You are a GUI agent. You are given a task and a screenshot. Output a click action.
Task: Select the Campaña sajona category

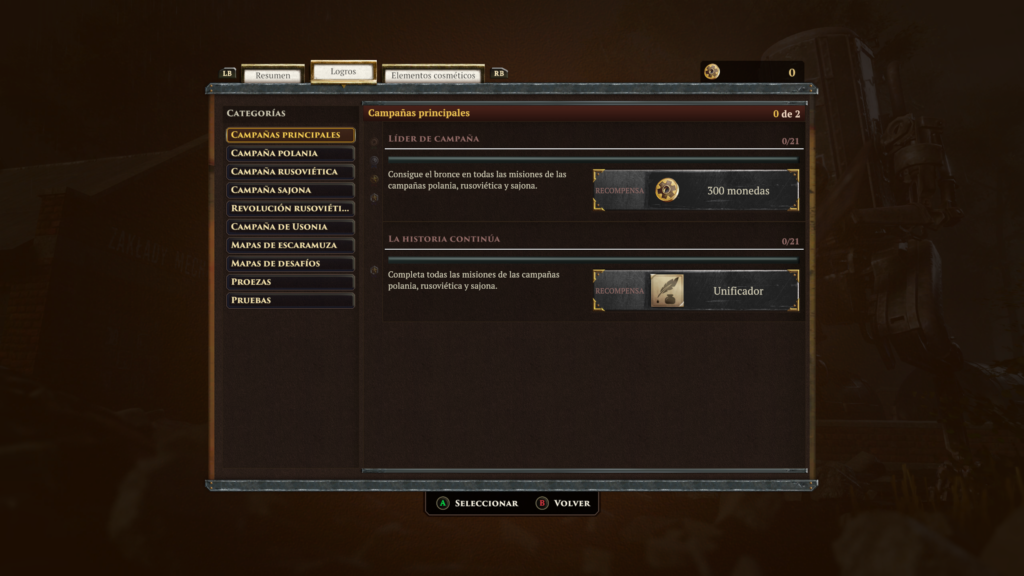pos(290,190)
